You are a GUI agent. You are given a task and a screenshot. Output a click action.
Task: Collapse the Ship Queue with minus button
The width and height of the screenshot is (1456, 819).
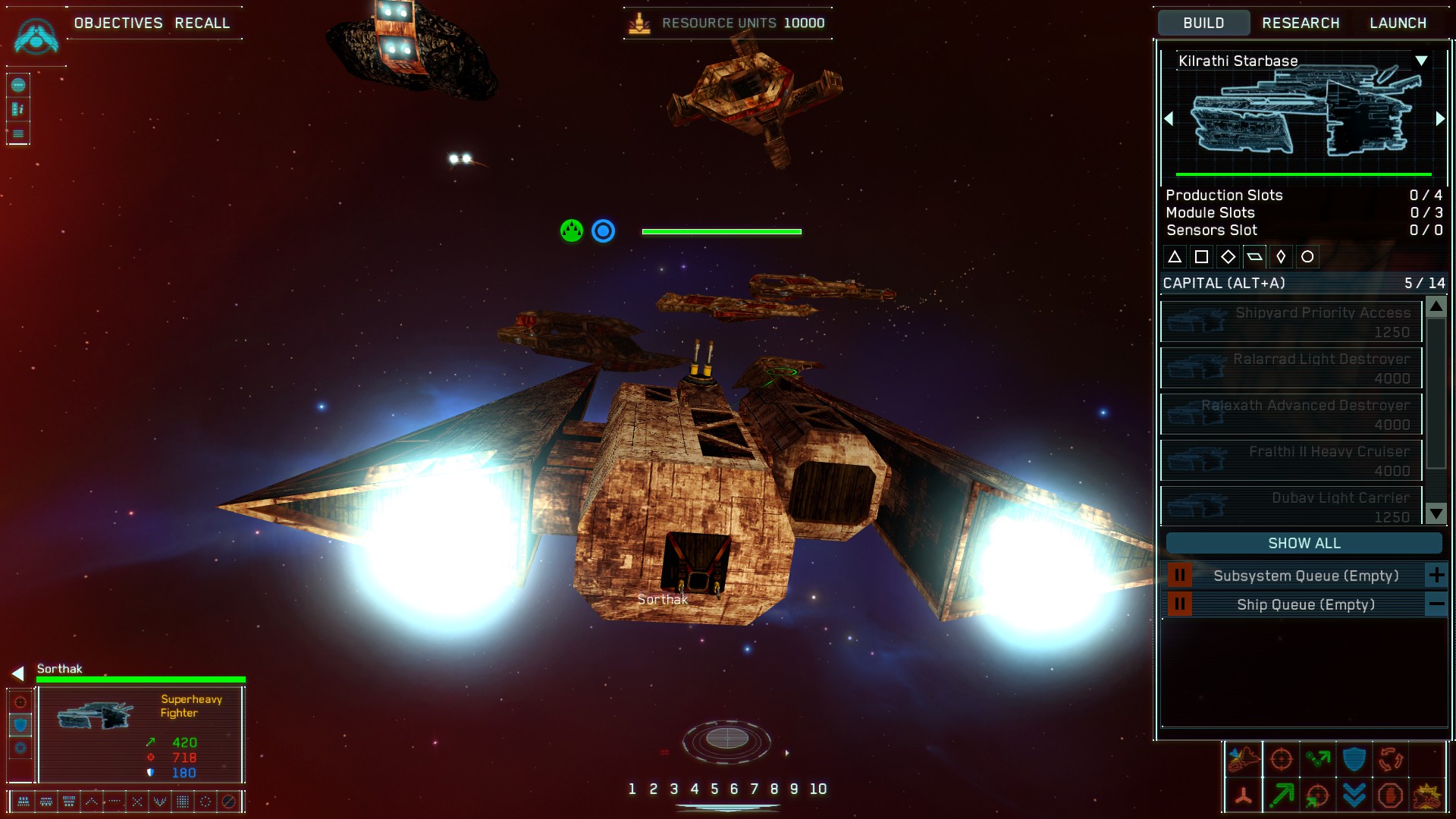click(x=1436, y=604)
